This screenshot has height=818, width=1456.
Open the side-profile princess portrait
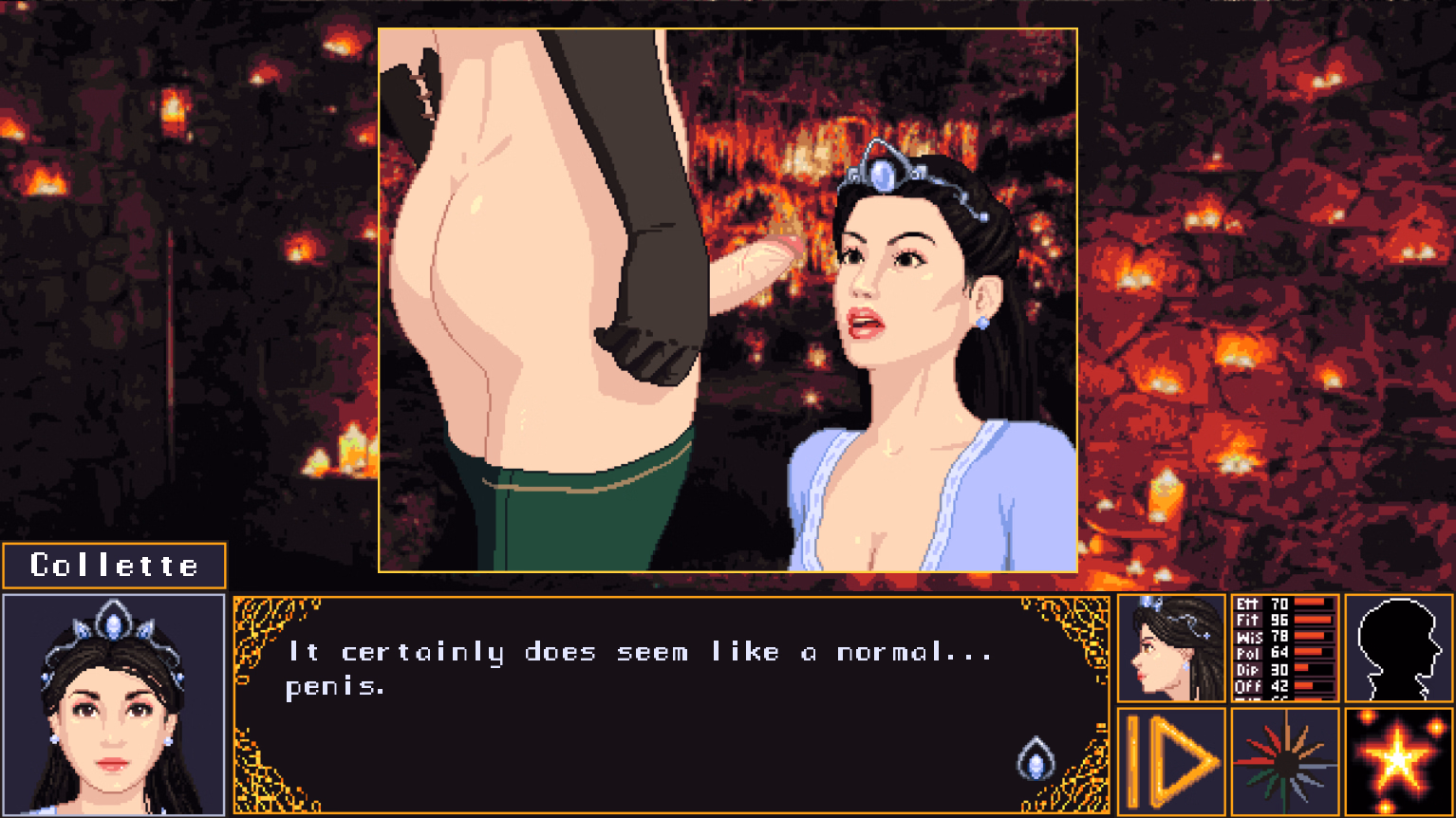pyautogui.click(x=1171, y=648)
